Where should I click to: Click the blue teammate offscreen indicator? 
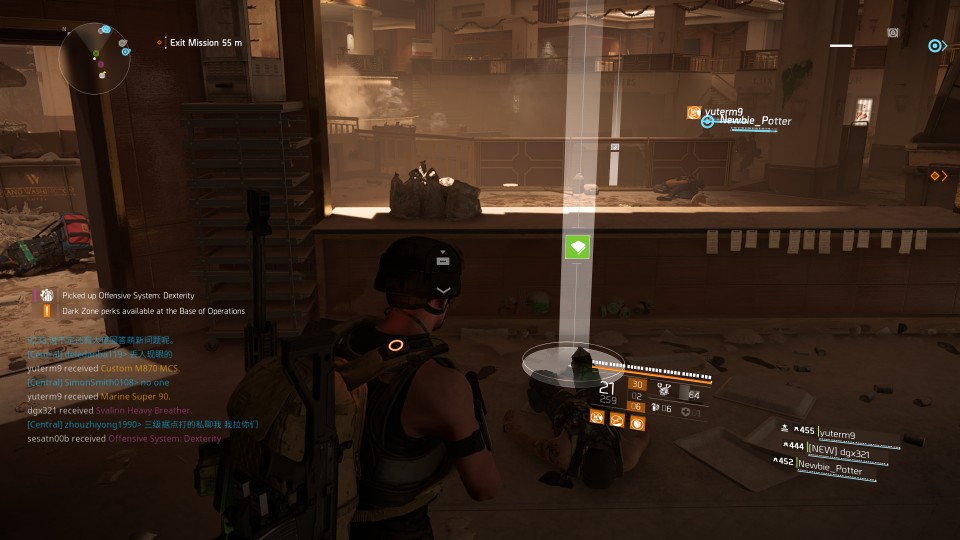point(935,46)
